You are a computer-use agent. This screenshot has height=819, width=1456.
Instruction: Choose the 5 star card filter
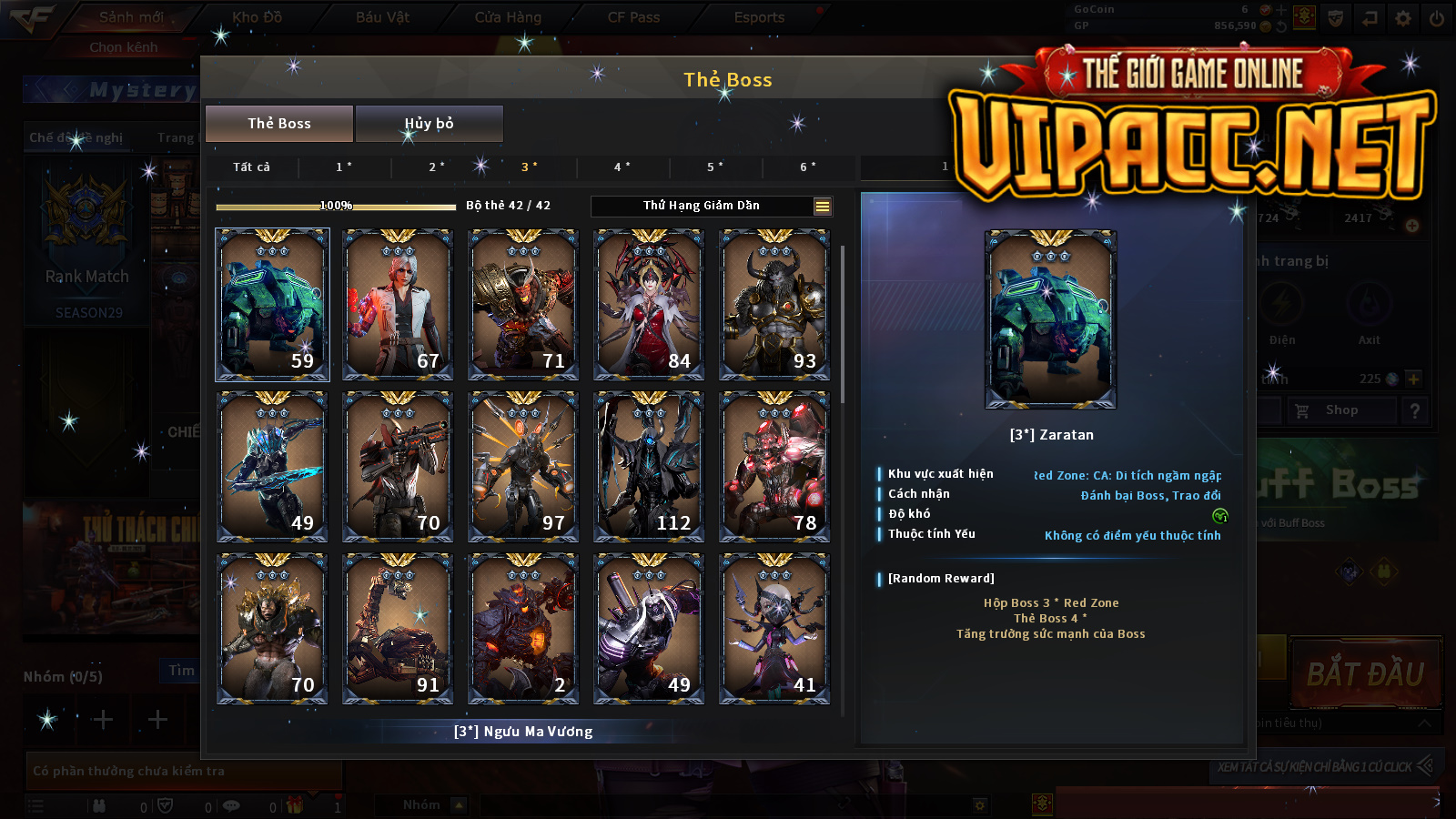click(x=715, y=167)
